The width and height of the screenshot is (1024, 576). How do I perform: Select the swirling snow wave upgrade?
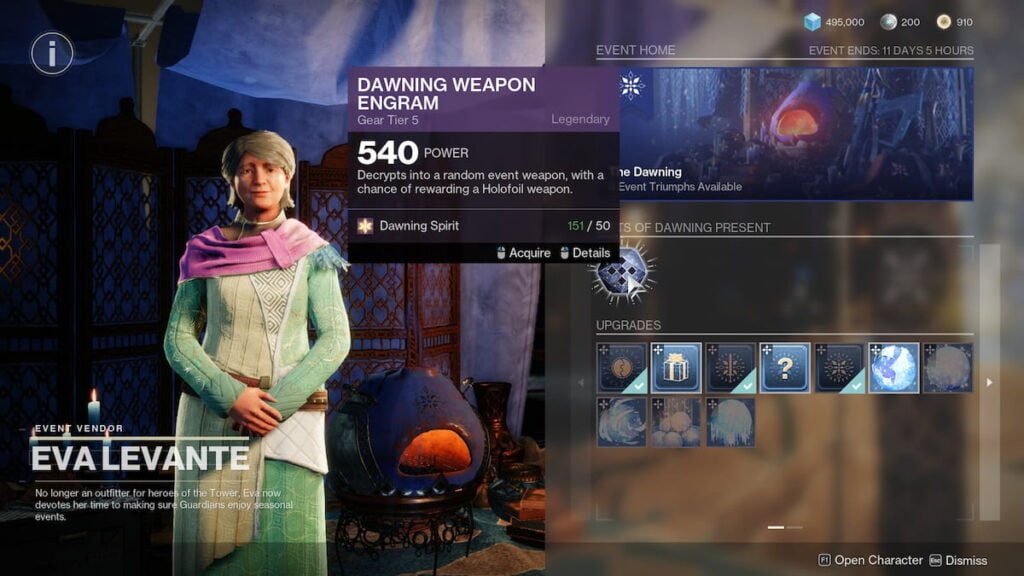pyautogui.click(x=622, y=421)
